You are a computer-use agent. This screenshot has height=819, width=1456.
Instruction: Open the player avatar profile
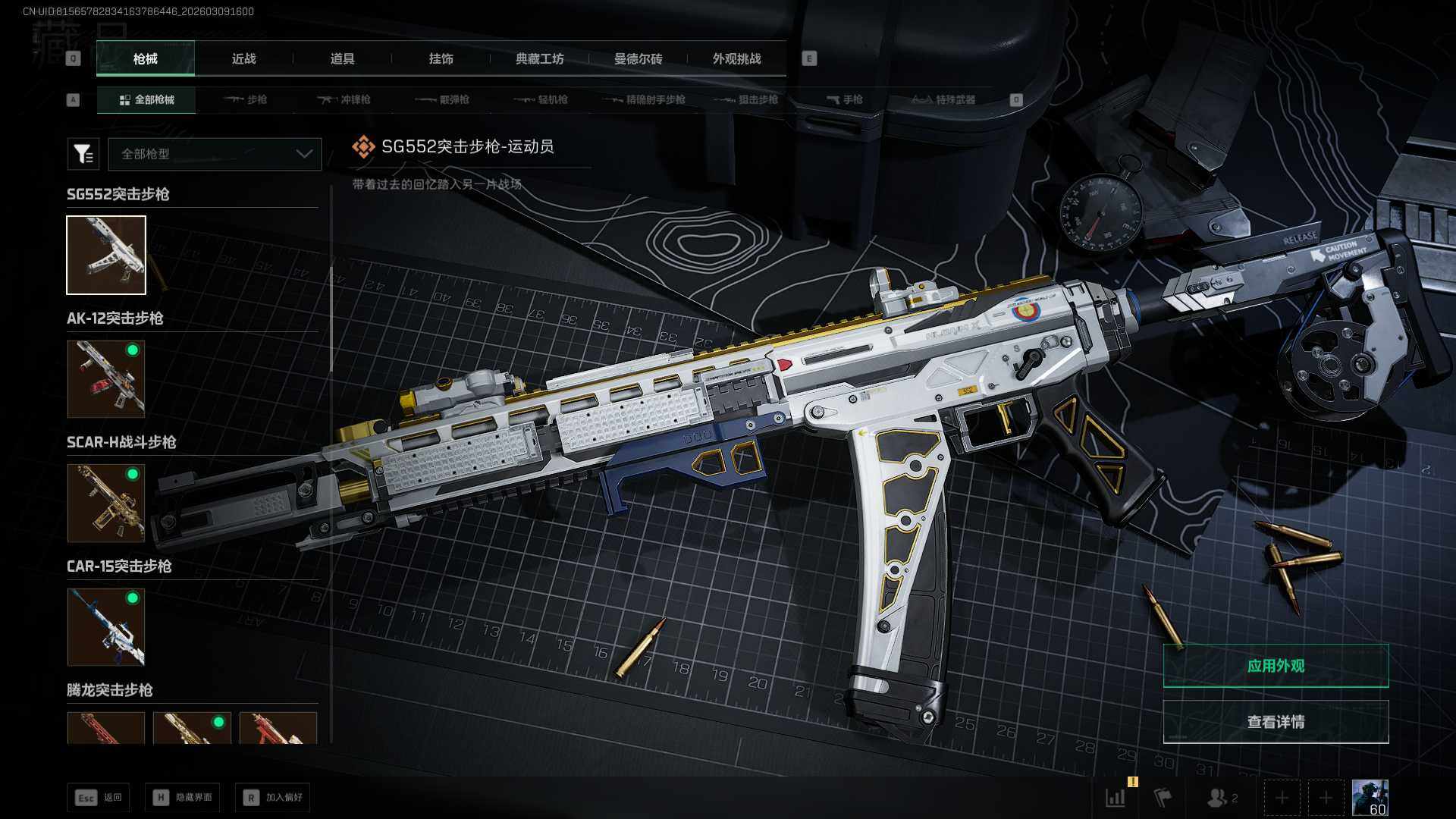[x=1370, y=798]
